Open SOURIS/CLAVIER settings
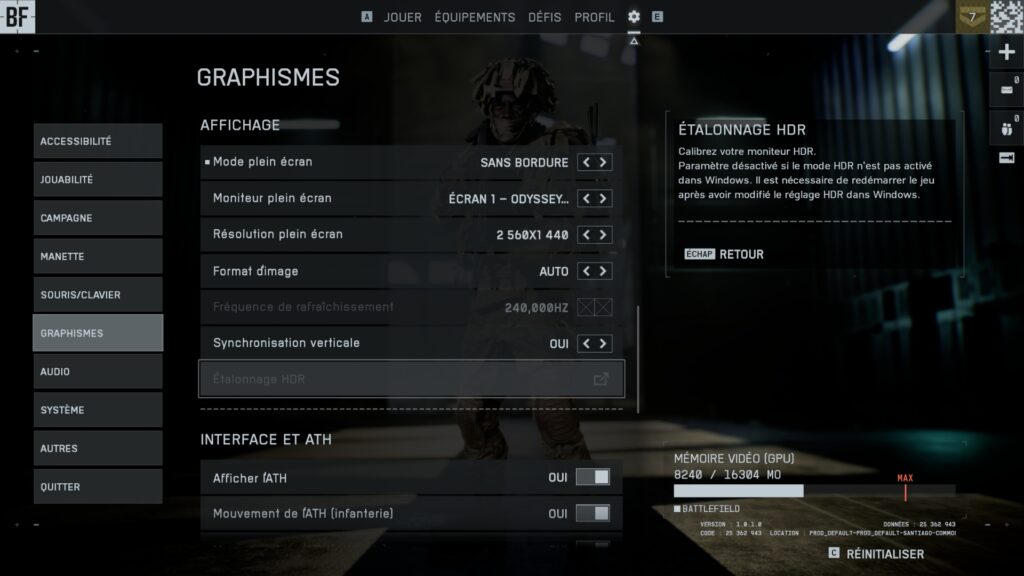The height and width of the screenshot is (576, 1024). 97,295
